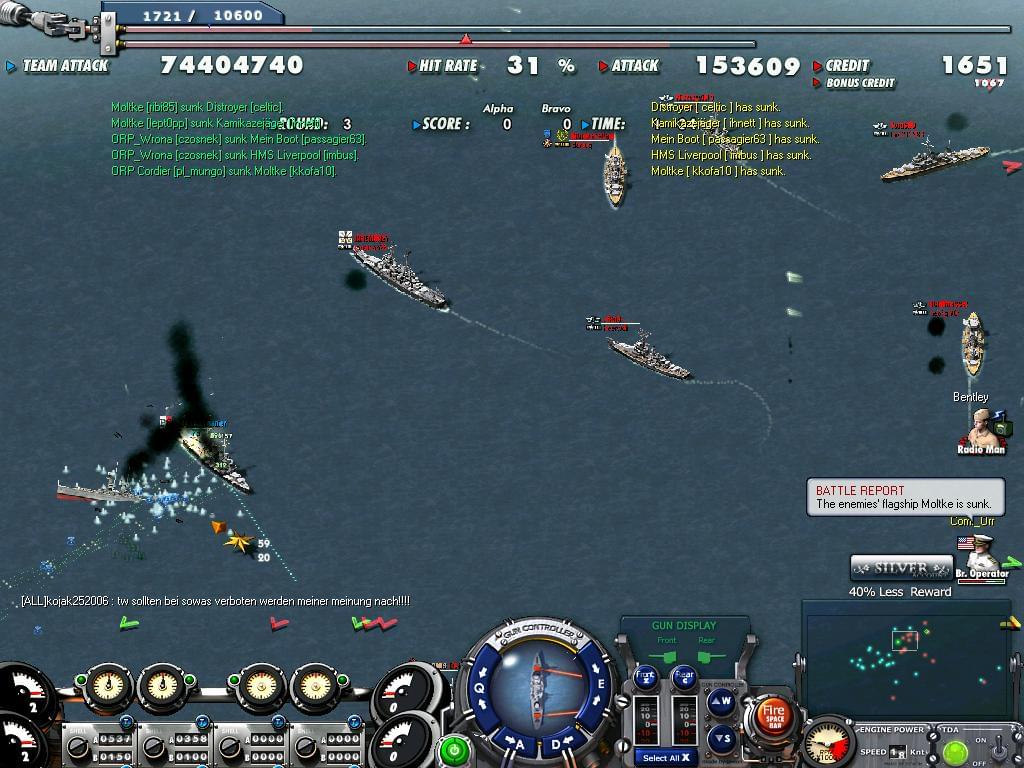Click the chat message from kojak252006
The width and height of the screenshot is (1024, 768).
pos(215,601)
